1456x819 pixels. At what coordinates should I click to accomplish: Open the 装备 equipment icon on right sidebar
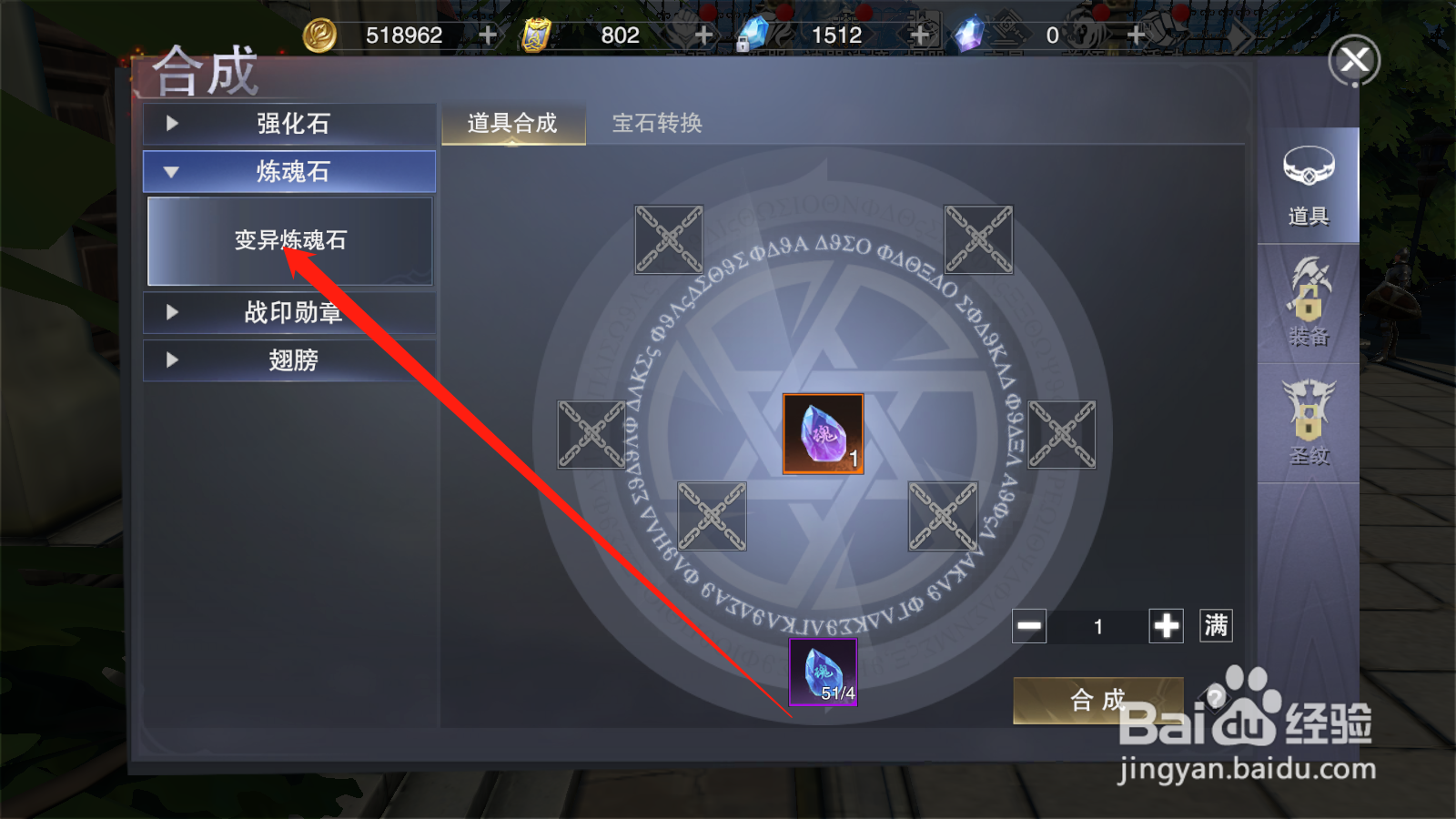coord(1310,305)
